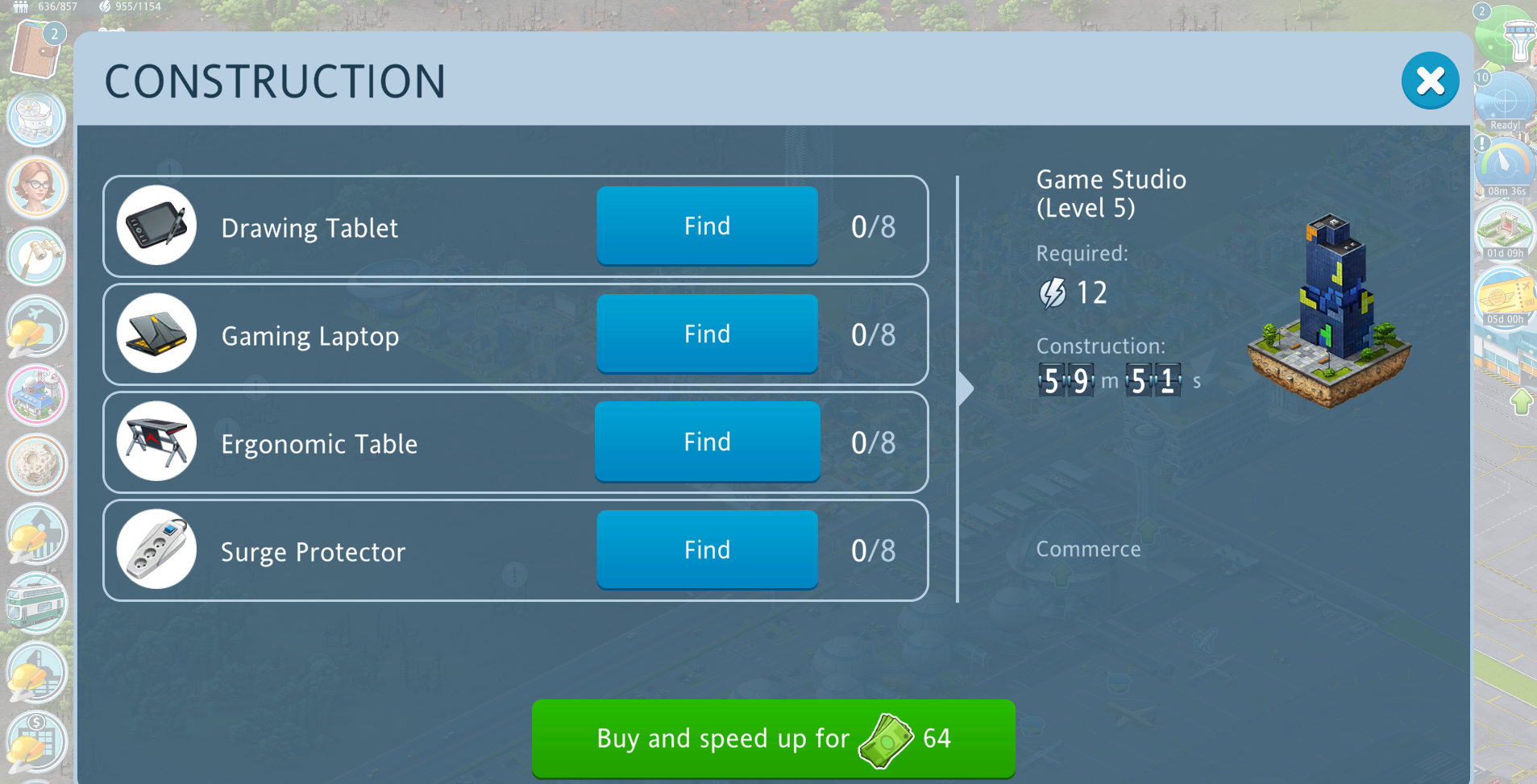Find the Surge Protector item

[x=707, y=550]
